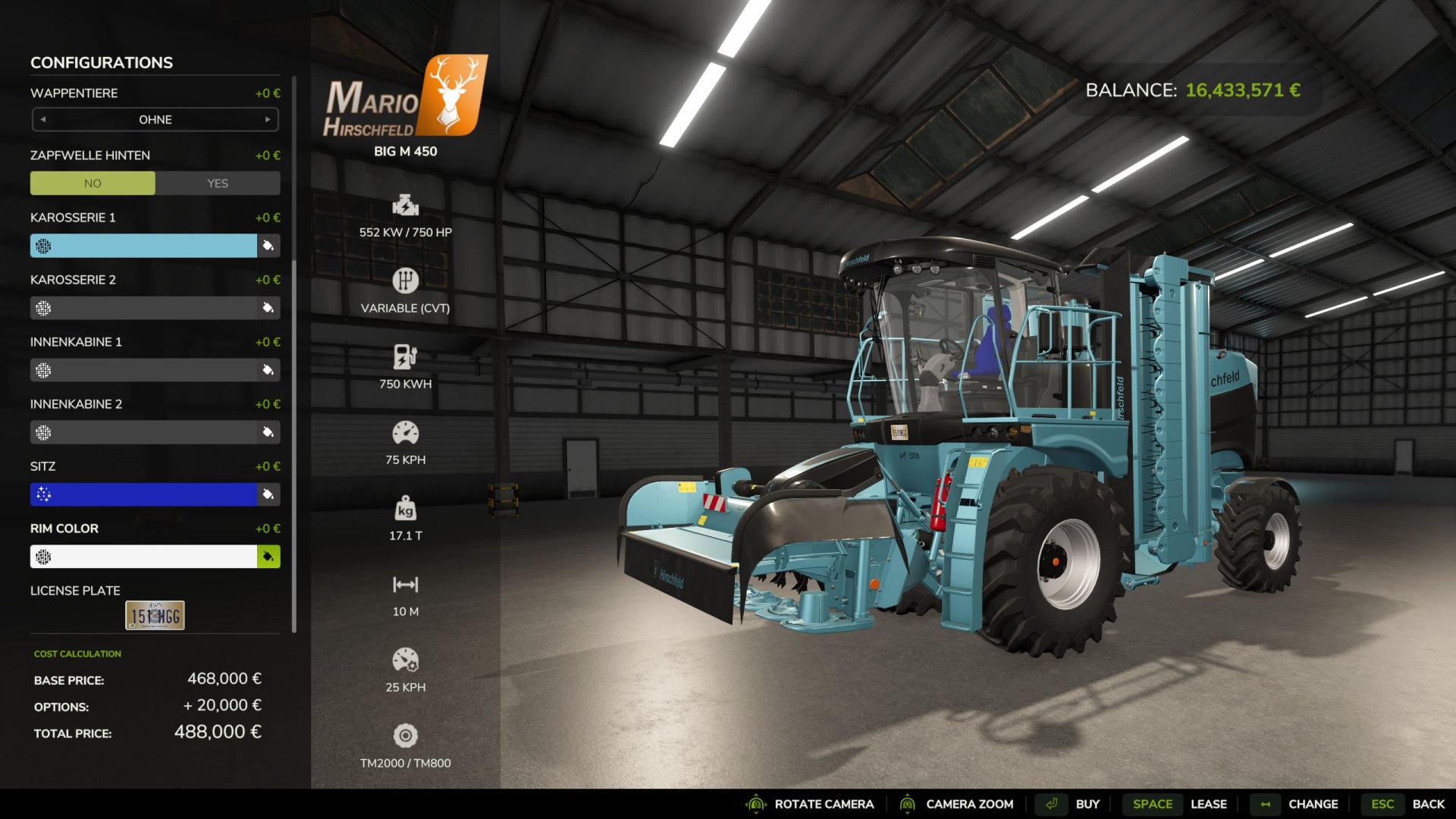Click the engine power spec icon above 552 KW
This screenshot has height=819, width=1456.
click(x=406, y=205)
